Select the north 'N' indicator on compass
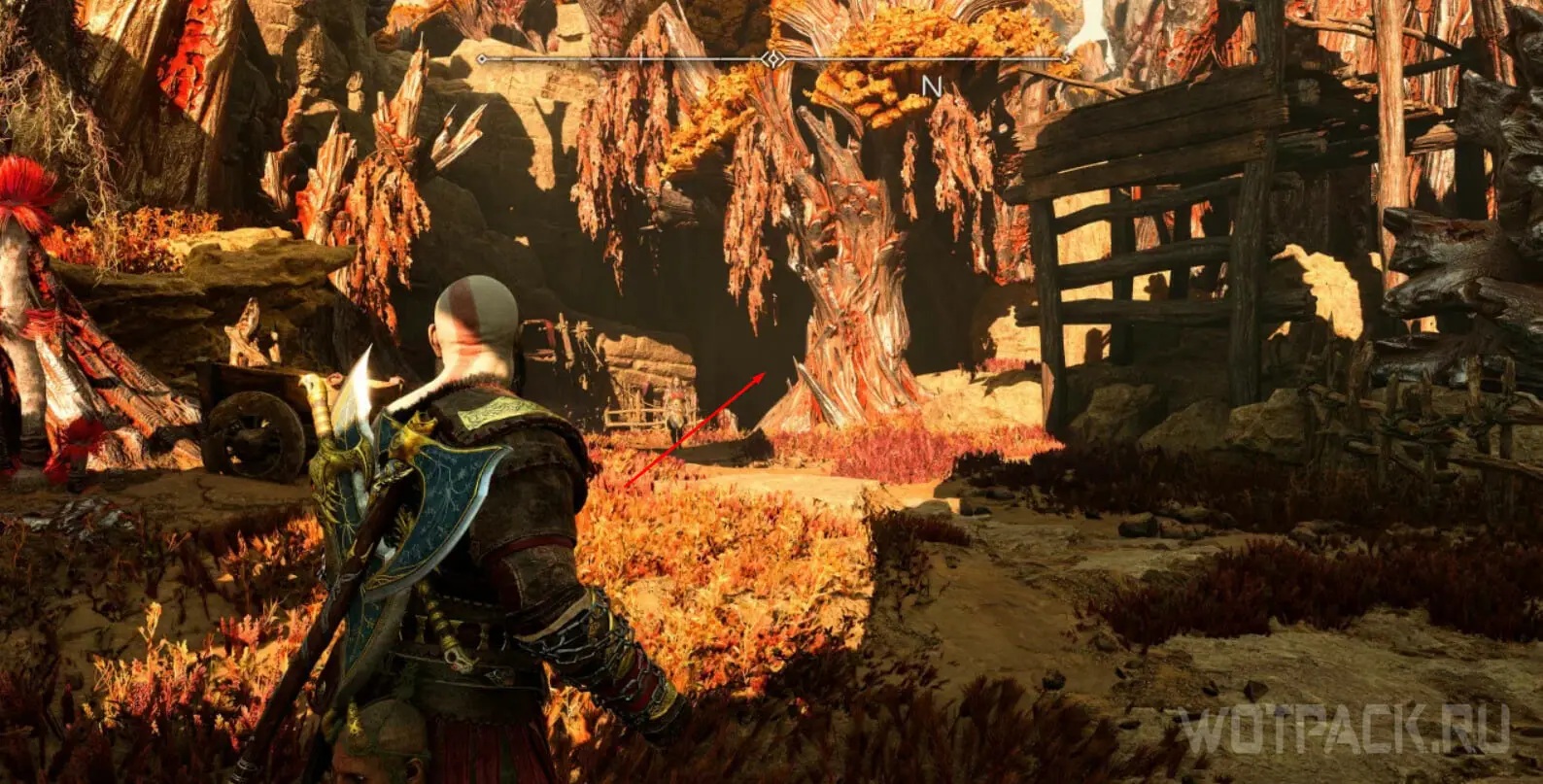 pos(932,86)
